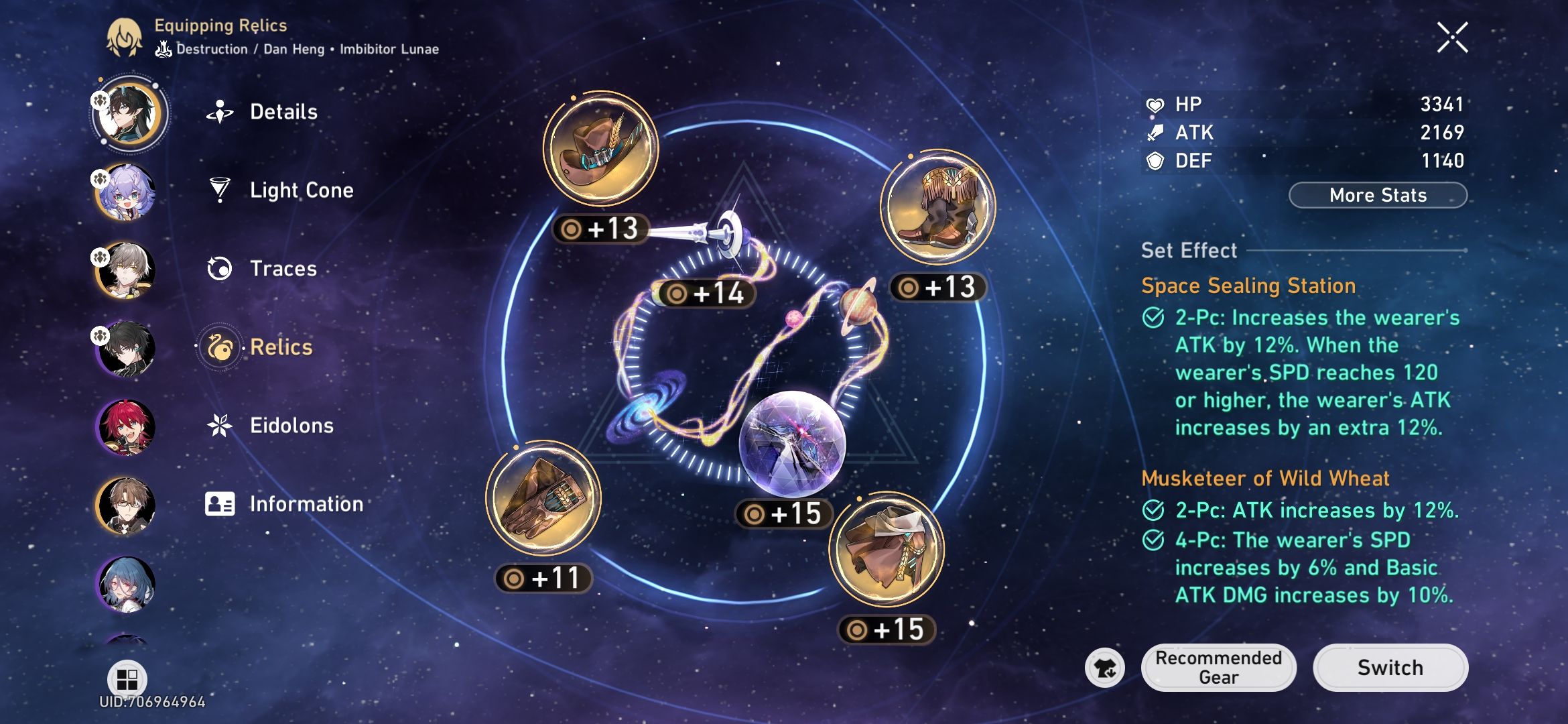Click the Switch button
This screenshot has width=1568, height=724.
tap(1390, 668)
